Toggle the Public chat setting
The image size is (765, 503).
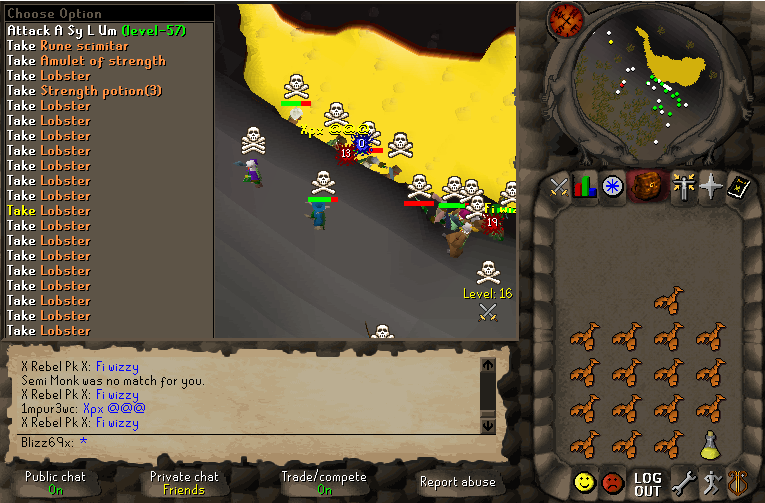click(x=55, y=483)
